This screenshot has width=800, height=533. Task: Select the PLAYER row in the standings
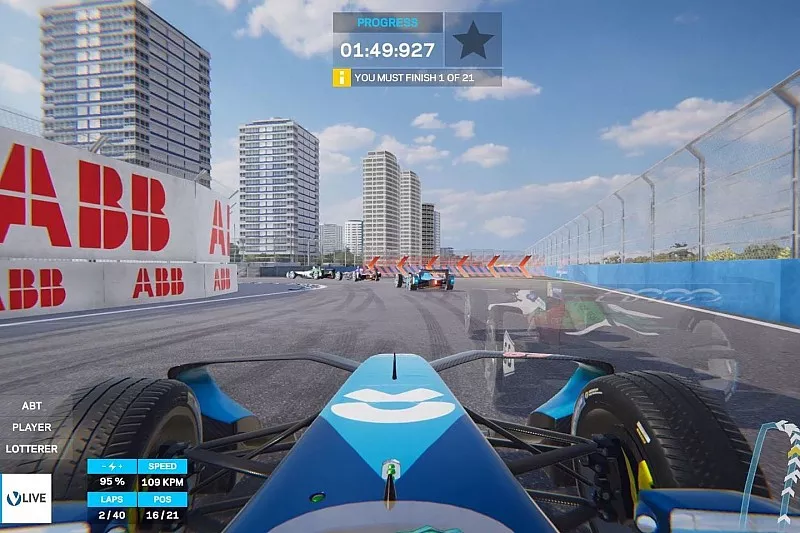click(x=32, y=427)
